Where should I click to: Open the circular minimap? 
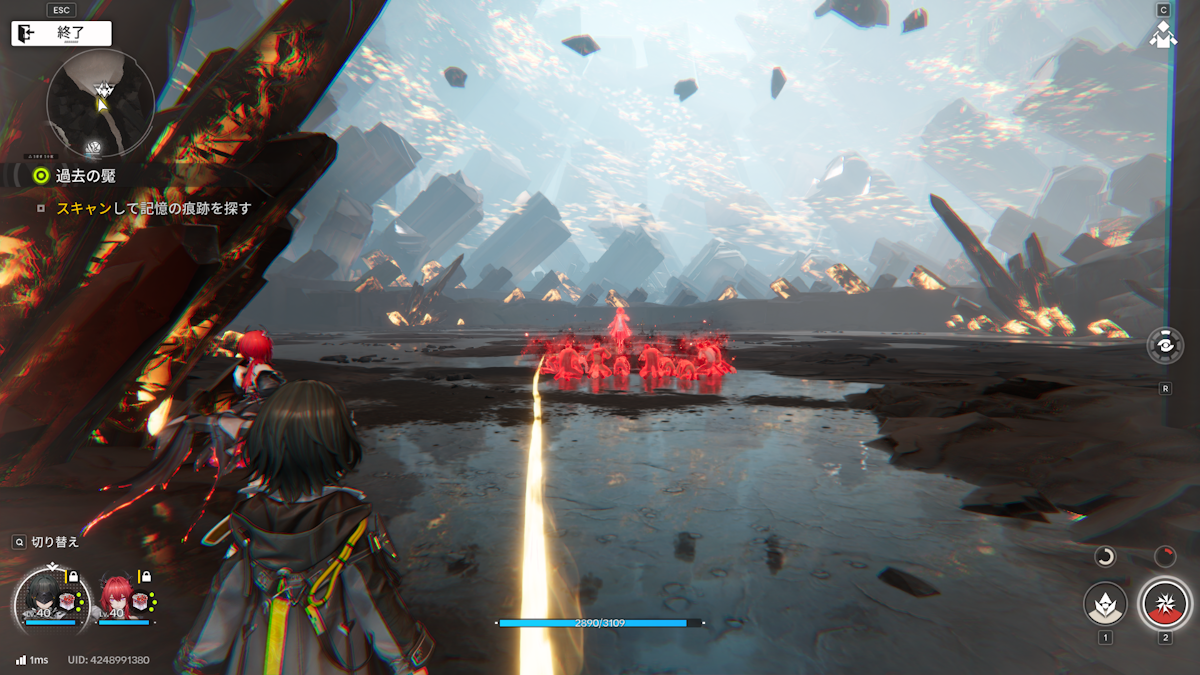point(100,104)
